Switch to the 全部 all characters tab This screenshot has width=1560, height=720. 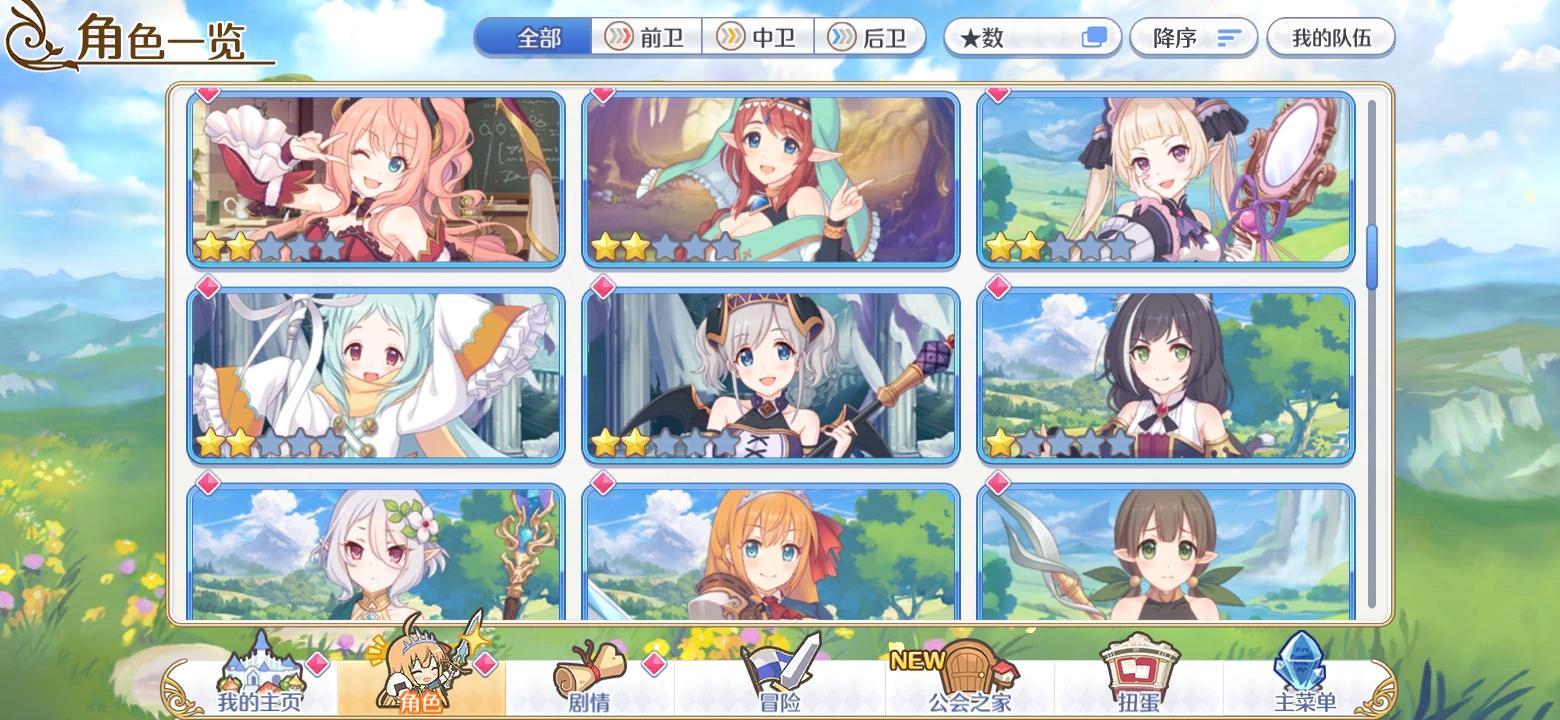click(540, 36)
